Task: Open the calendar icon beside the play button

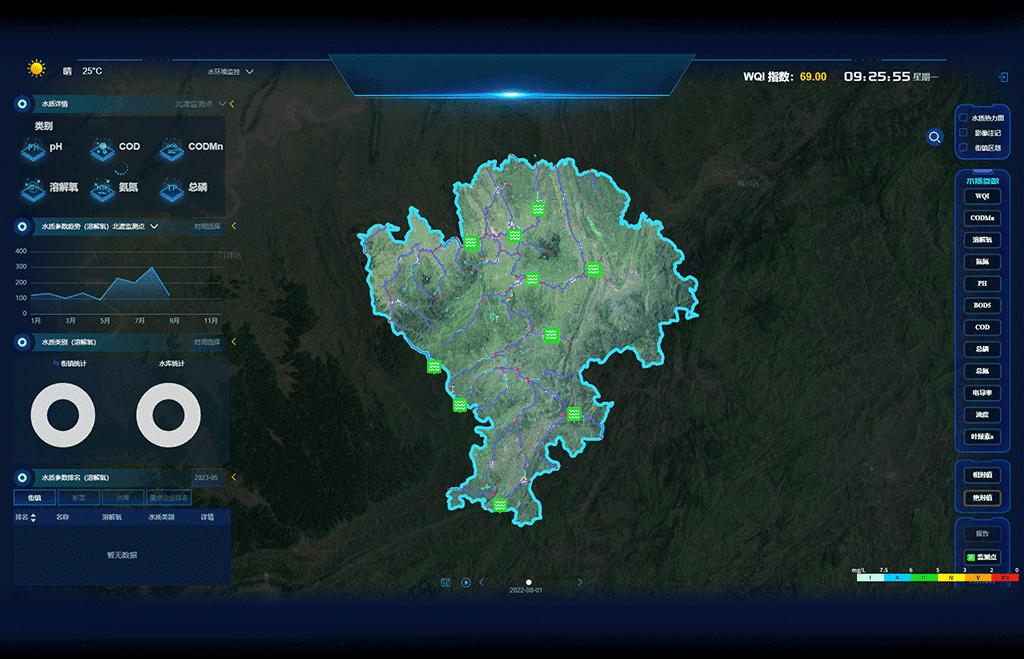Action: [x=446, y=582]
